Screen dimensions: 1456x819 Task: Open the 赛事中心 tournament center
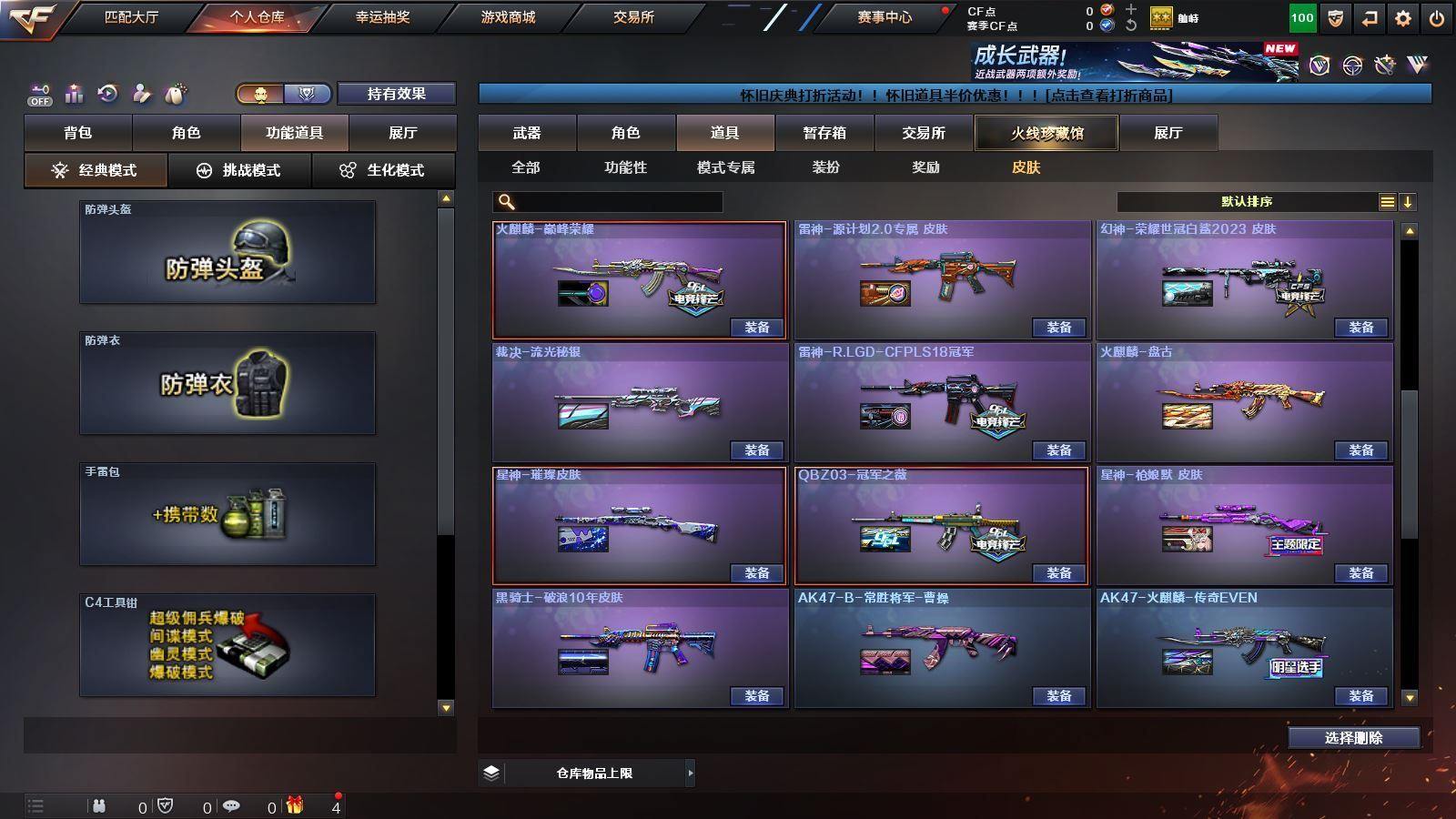click(x=884, y=17)
